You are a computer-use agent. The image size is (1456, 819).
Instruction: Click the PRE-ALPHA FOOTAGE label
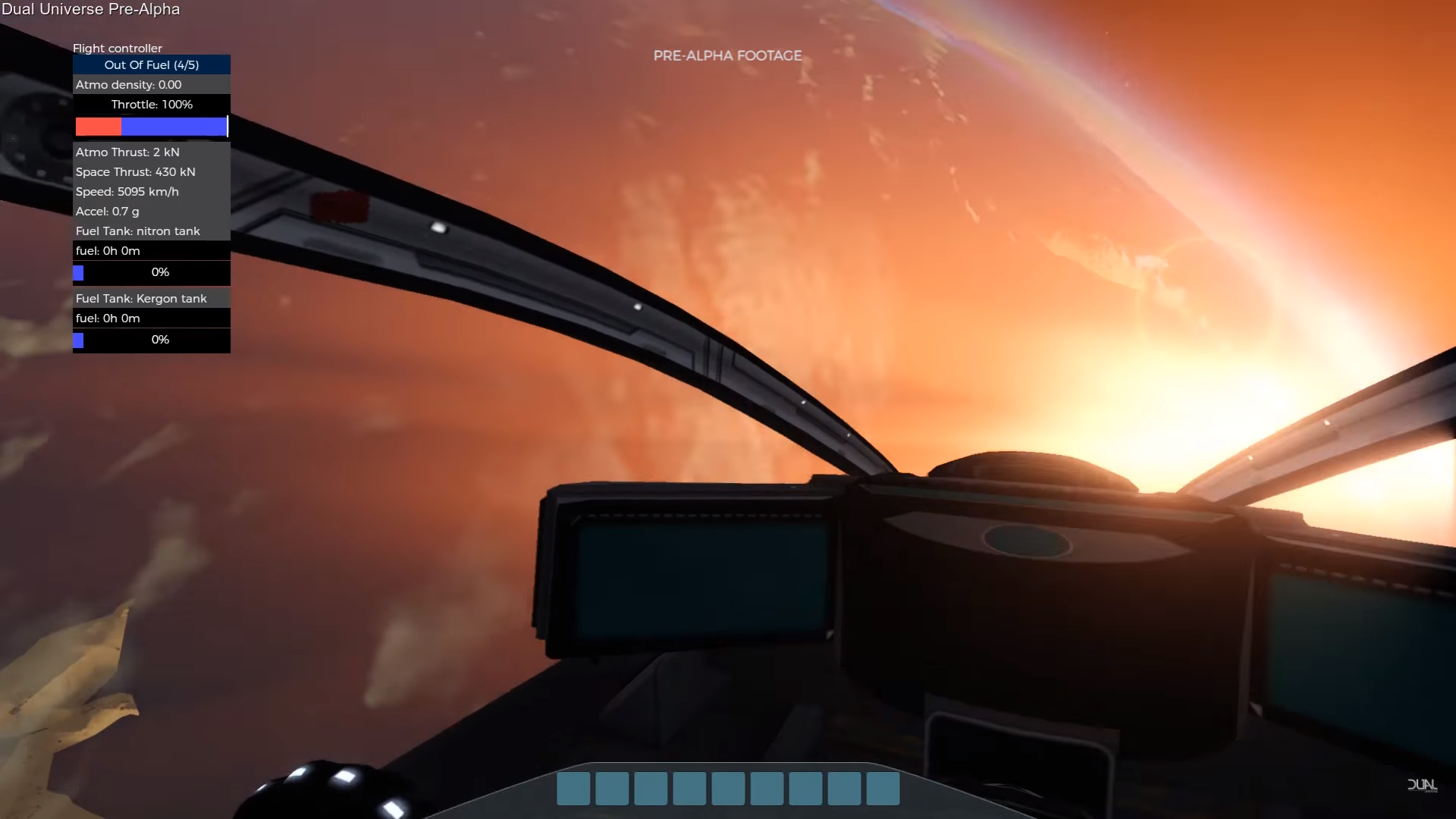(x=727, y=55)
